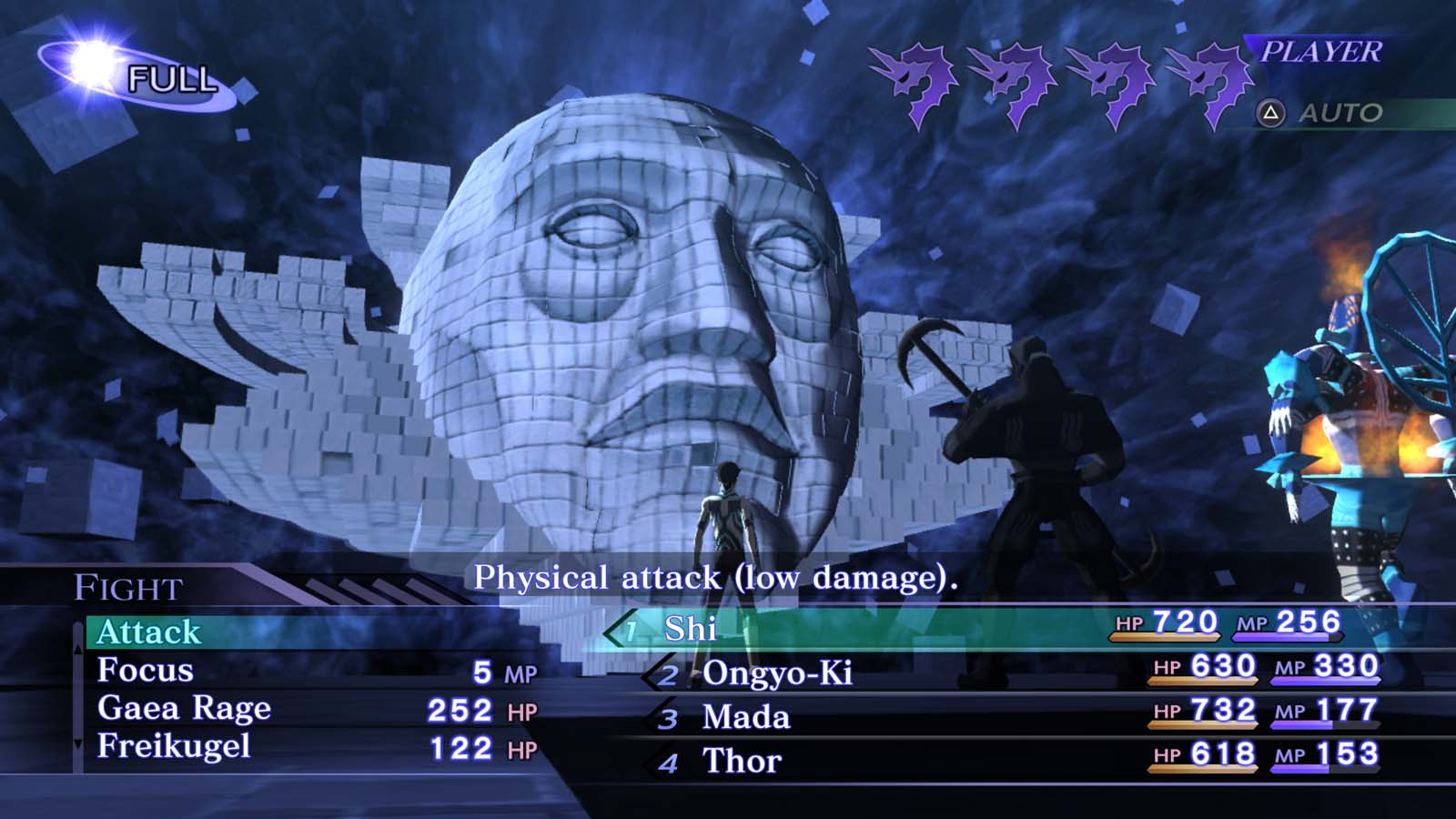Toggle AUTO battle mode
Image resolution: width=1456 pixels, height=819 pixels.
pos(1338,113)
